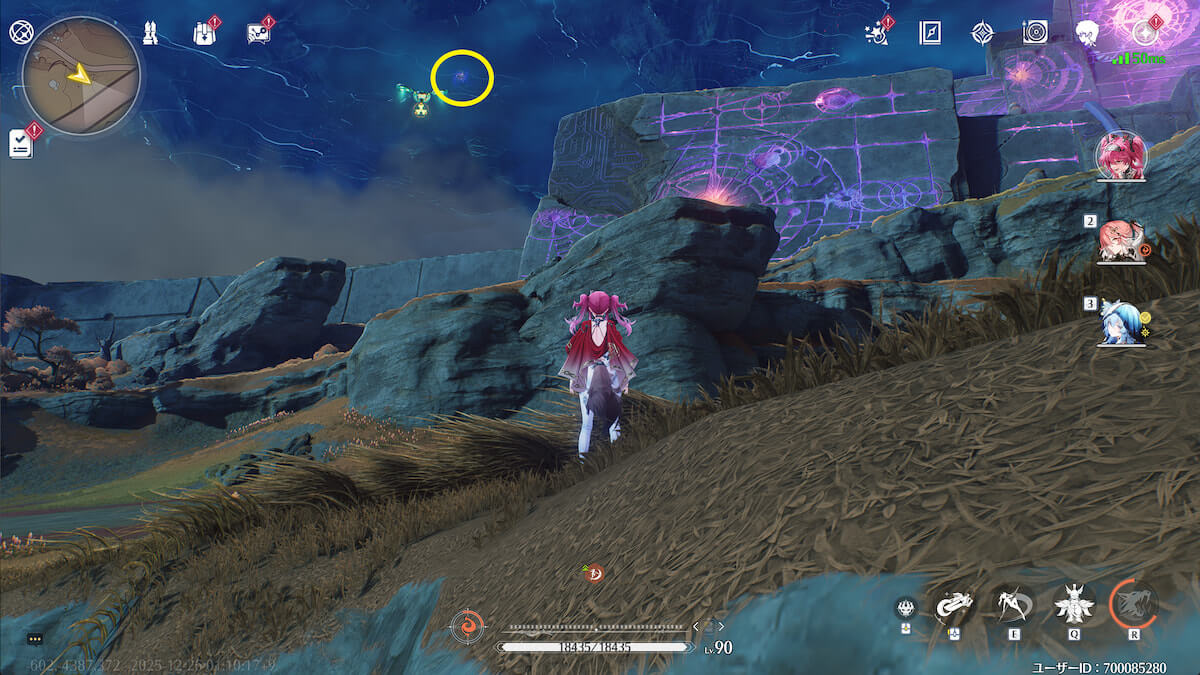This screenshot has height=675, width=1200.
Task: Open the shooting-star icon with red alert
Action: [x=876, y=33]
